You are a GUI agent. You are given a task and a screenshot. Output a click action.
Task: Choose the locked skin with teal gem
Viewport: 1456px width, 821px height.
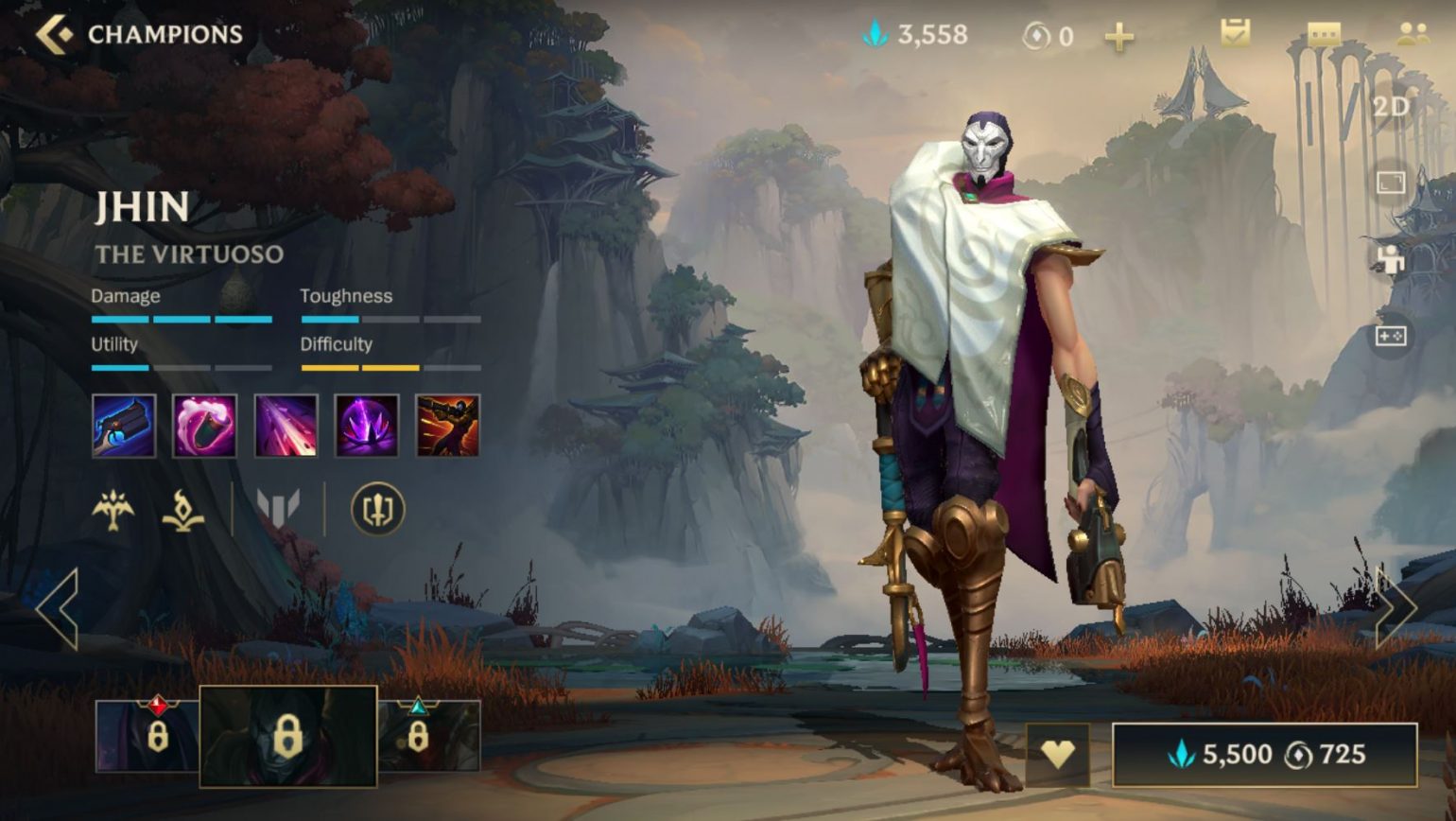click(429, 736)
